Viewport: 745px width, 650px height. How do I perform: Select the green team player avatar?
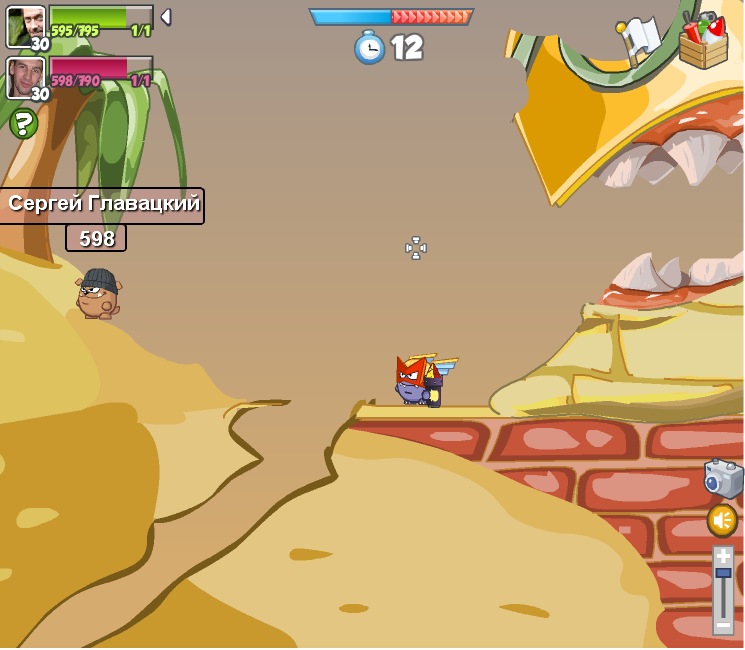tap(26, 25)
